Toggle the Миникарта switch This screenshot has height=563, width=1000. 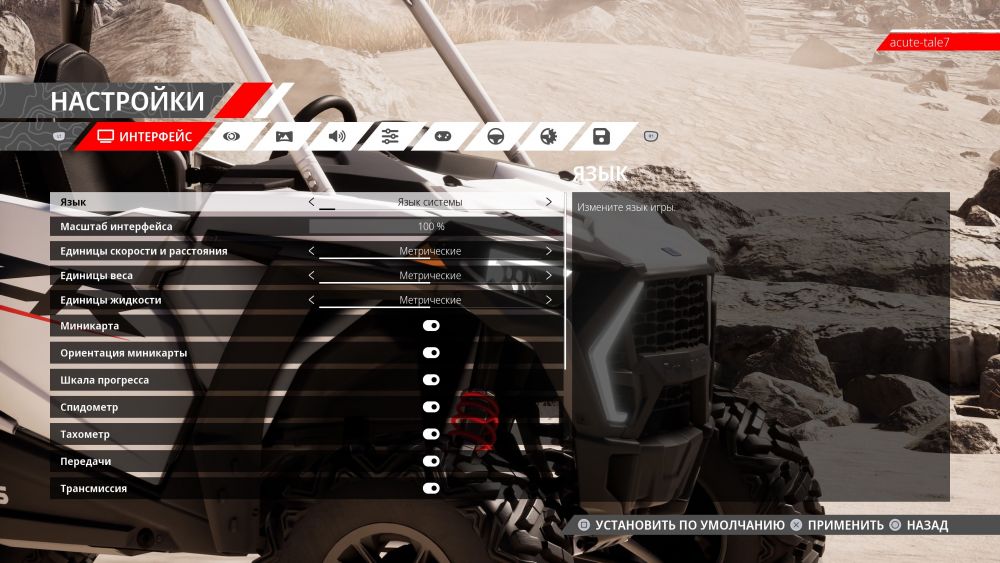(x=431, y=326)
